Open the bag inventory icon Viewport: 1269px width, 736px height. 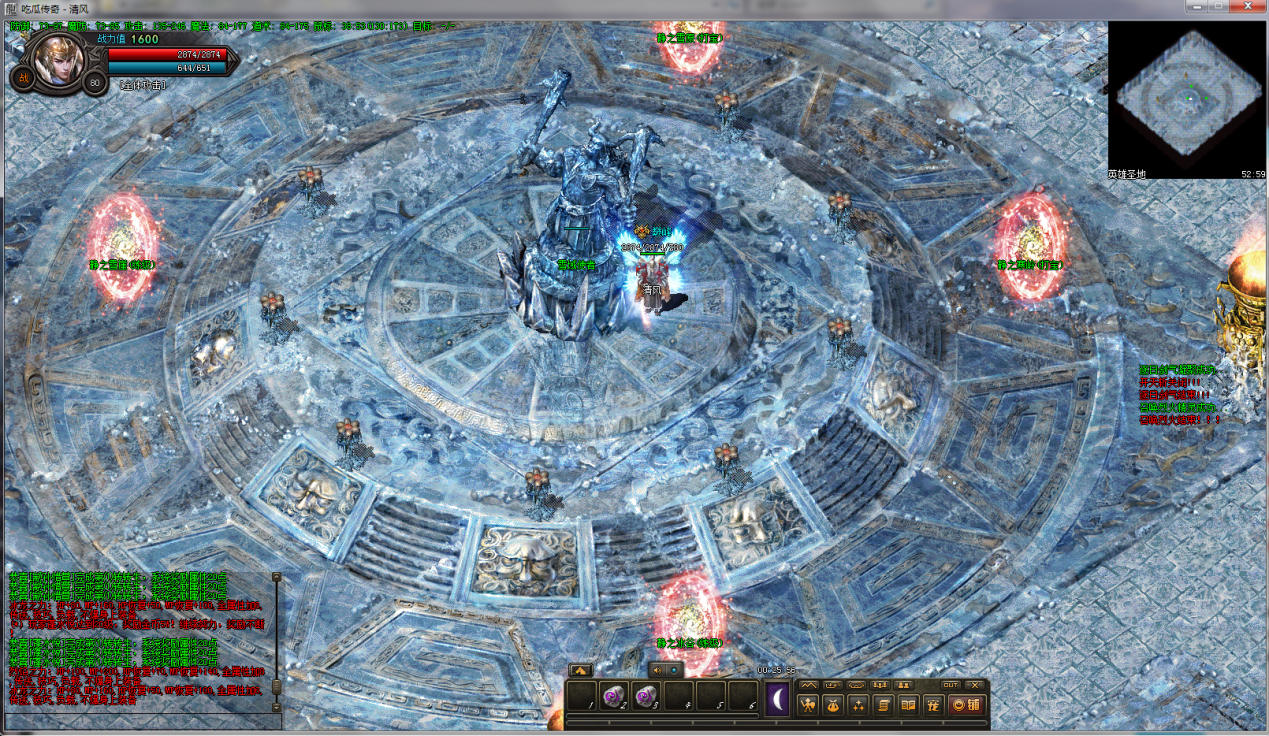click(x=834, y=705)
